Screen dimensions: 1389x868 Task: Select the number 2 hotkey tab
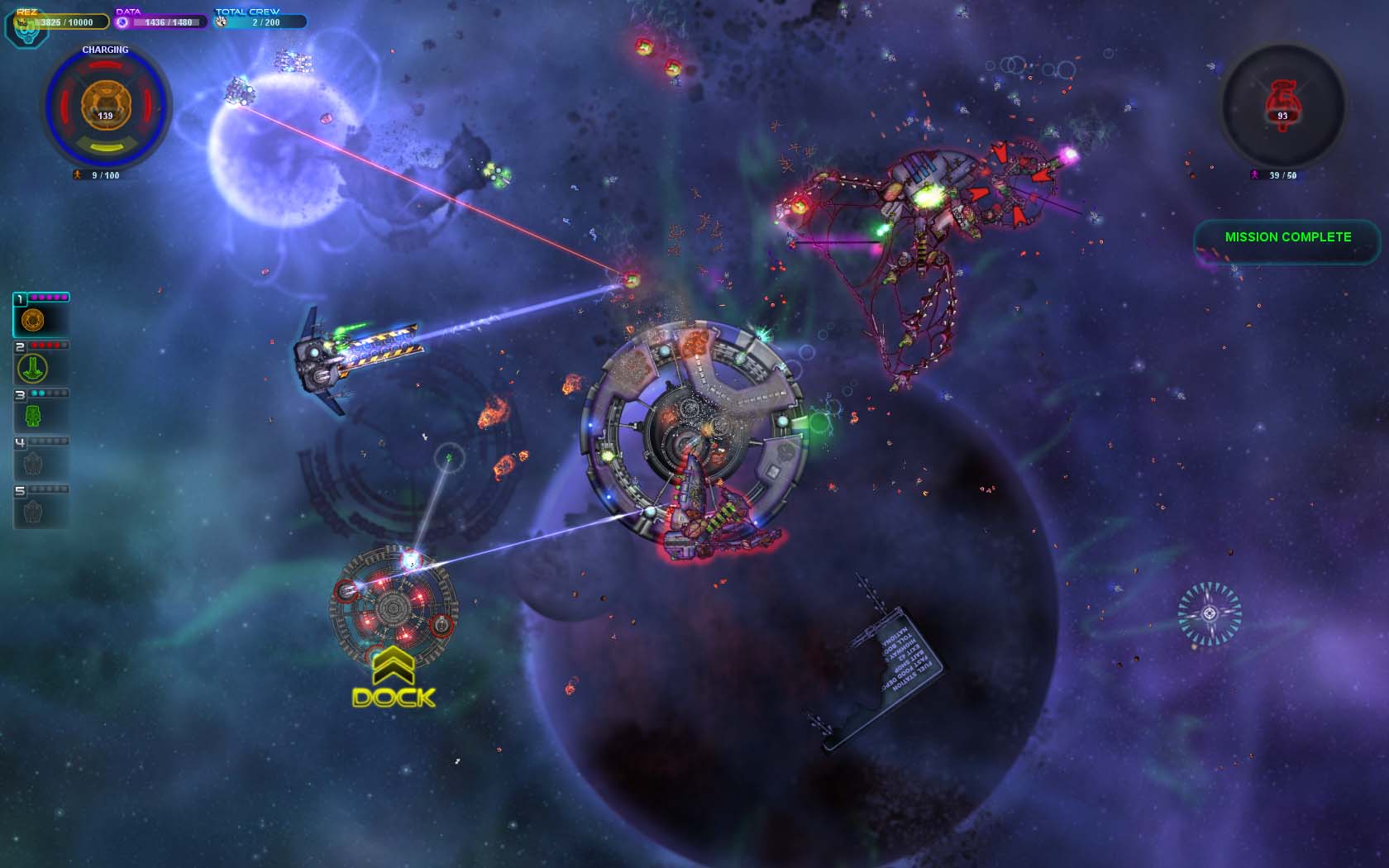[x=20, y=345]
